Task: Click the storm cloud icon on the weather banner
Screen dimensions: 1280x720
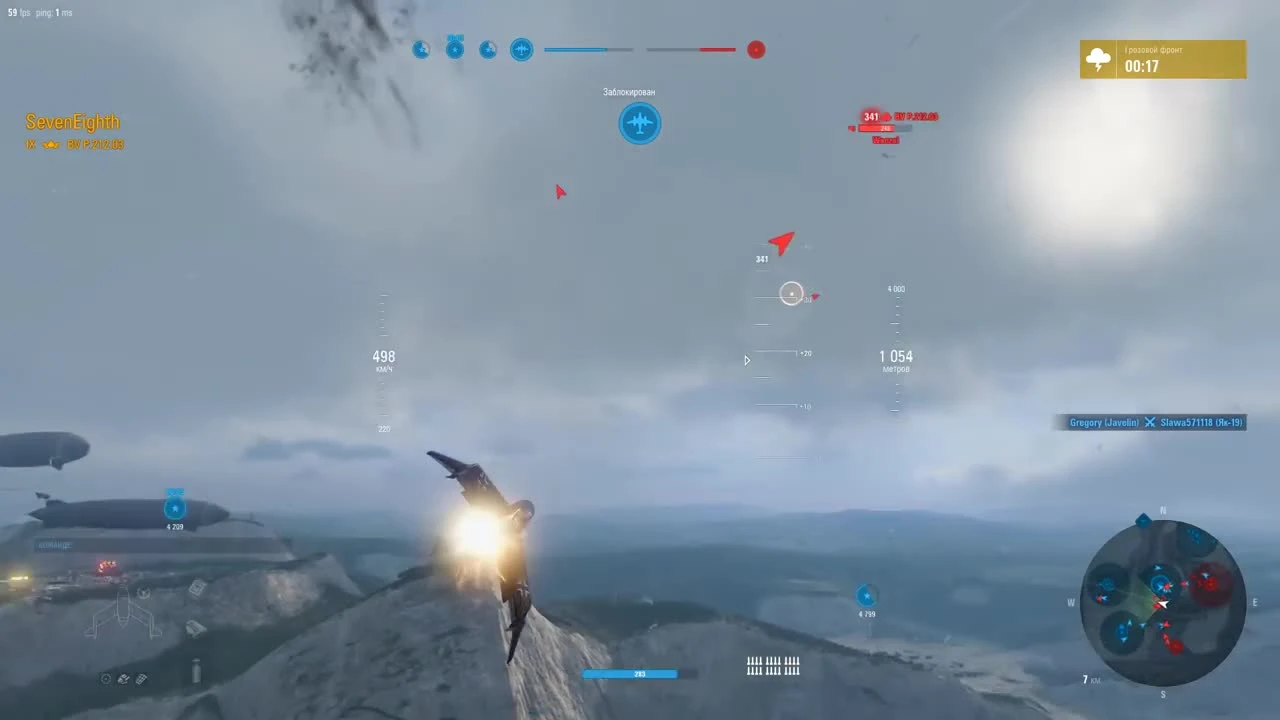Action: [1098, 59]
